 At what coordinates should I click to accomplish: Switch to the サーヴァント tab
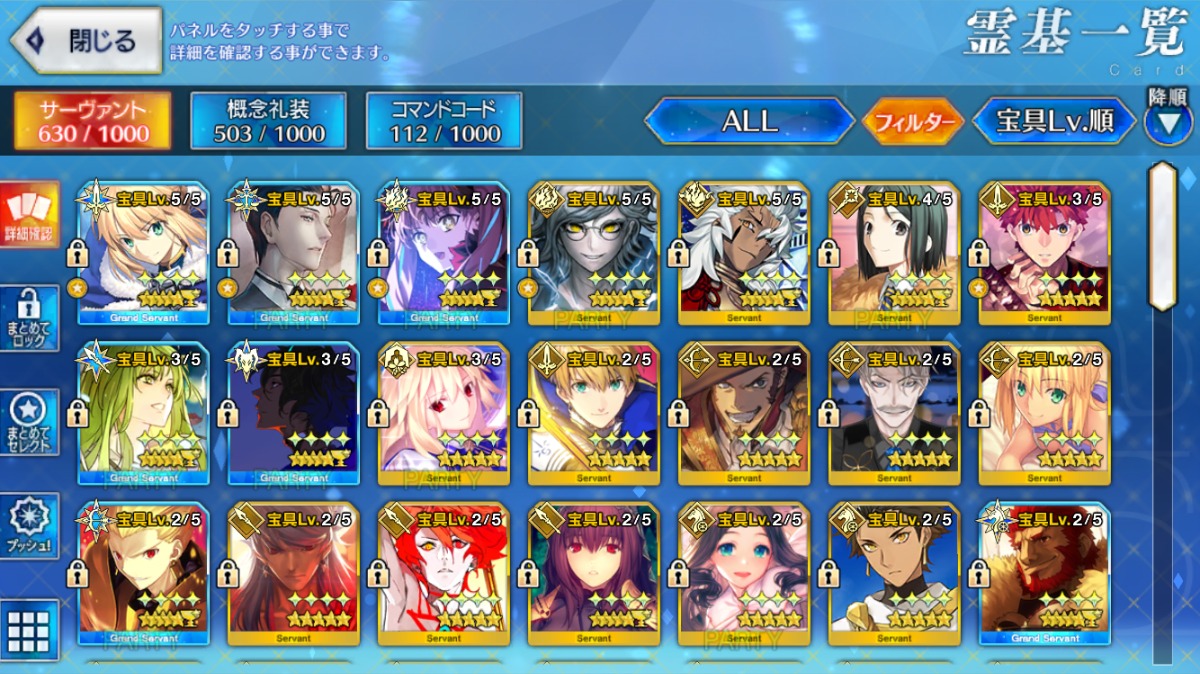pyautogui.click(x=92, y=121)
